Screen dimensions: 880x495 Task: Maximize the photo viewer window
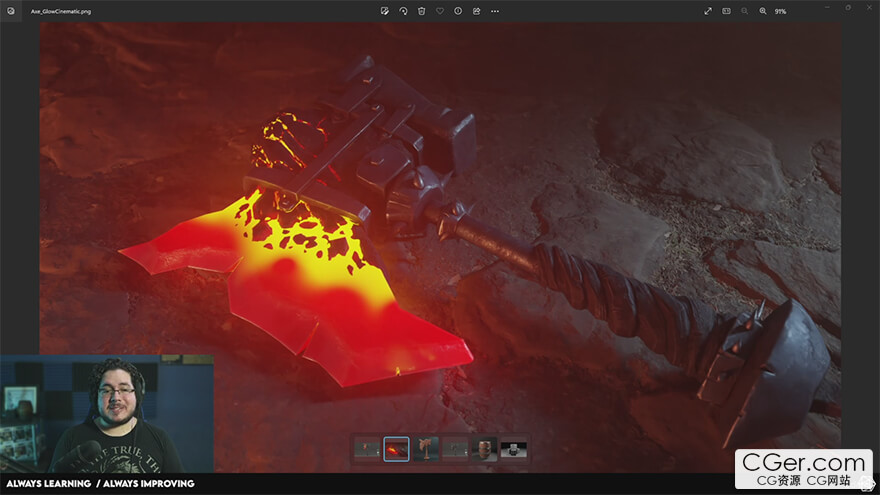(x=846, y=7)
